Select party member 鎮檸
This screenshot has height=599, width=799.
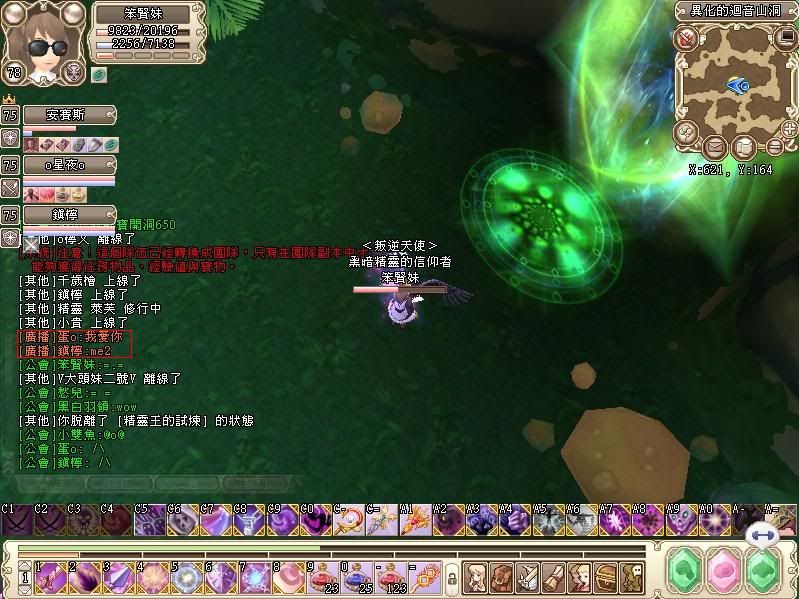(68, 215)
